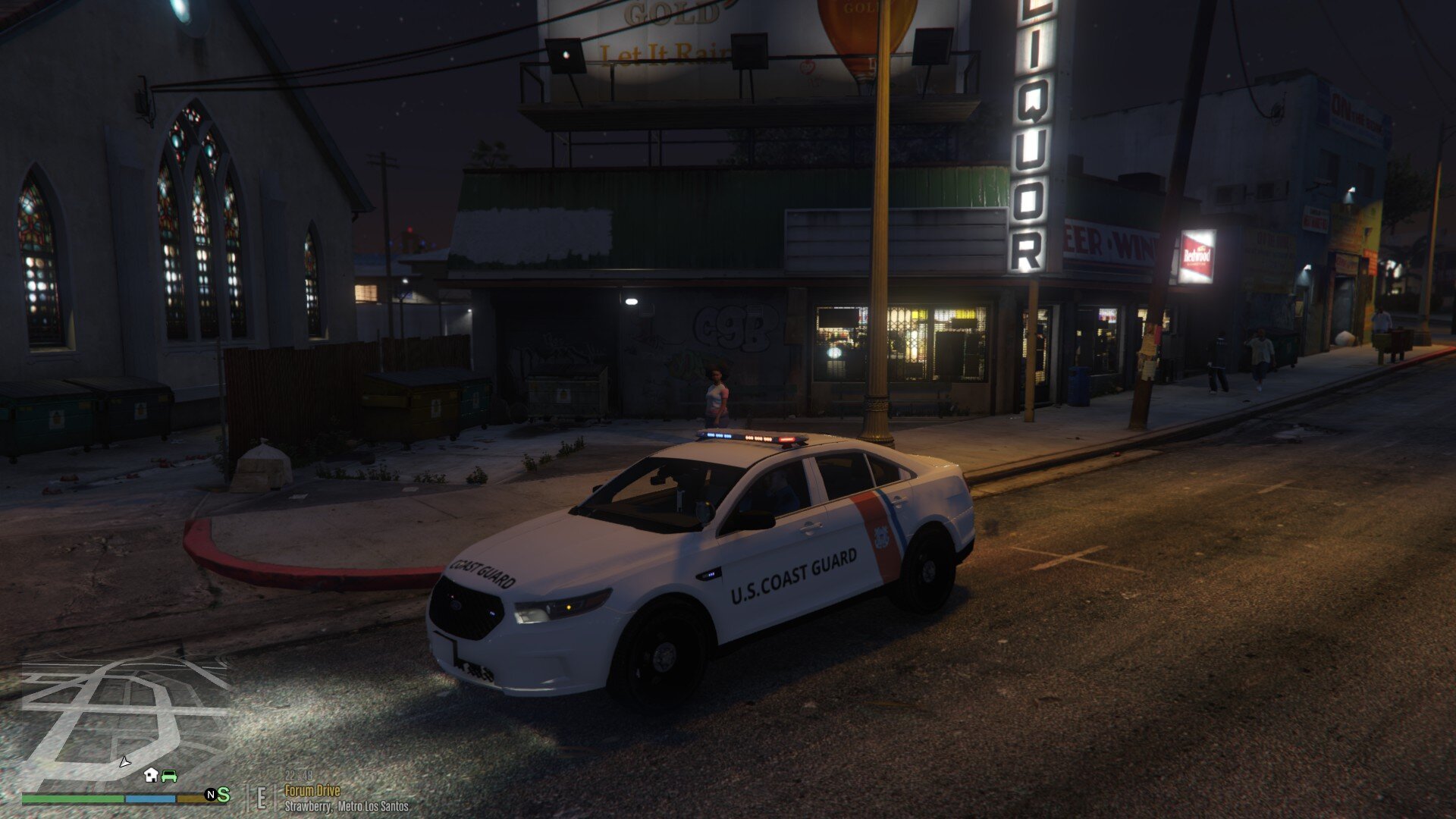
Task: Select the green S symbol next to the compass
Action: point(224,795)
